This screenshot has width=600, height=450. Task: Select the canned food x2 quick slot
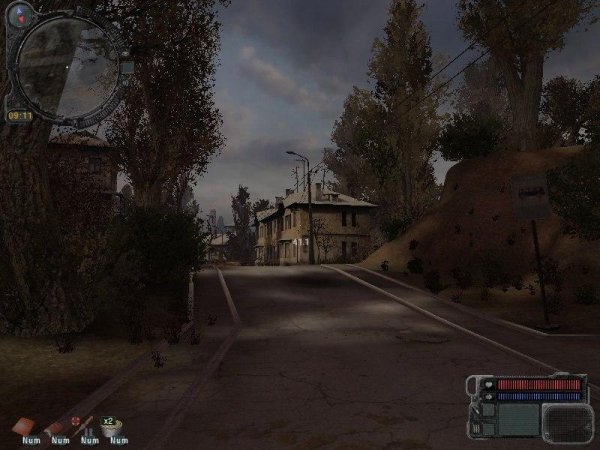pyautogui.click(x=115, y=426)
